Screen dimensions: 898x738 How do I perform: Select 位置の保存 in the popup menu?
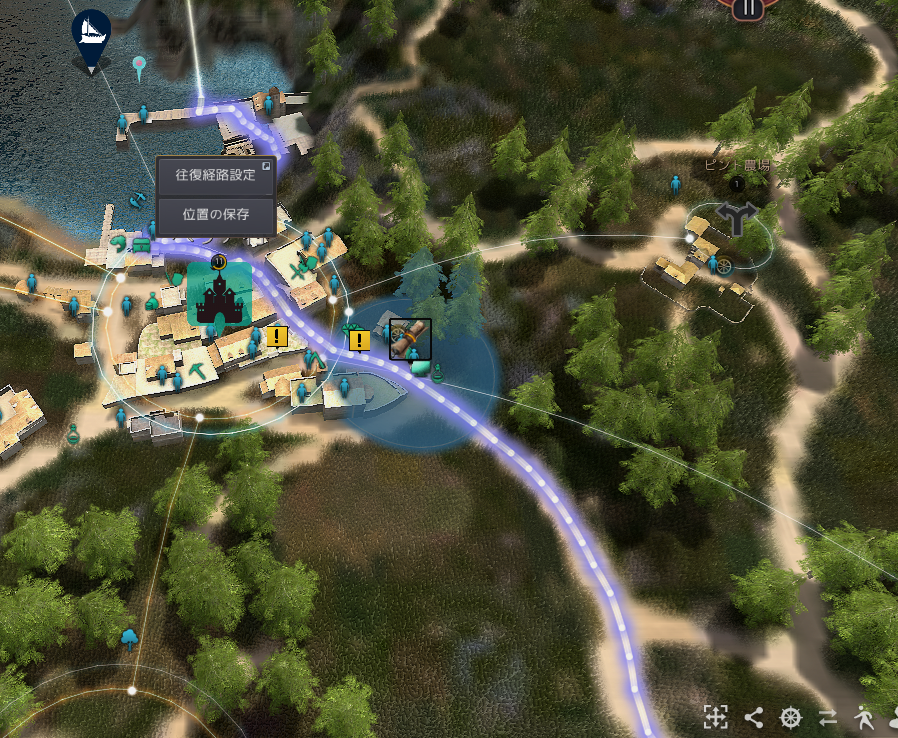(215, 213)
